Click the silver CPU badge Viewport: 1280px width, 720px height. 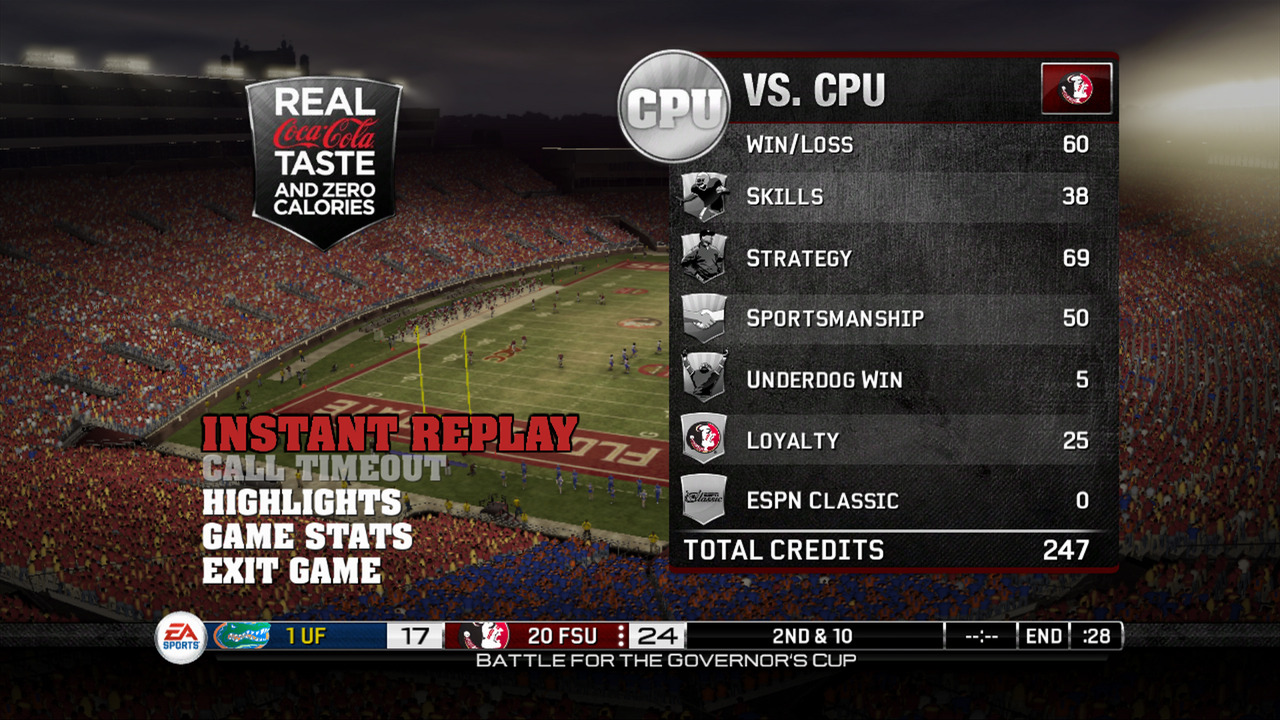[674, 106]
